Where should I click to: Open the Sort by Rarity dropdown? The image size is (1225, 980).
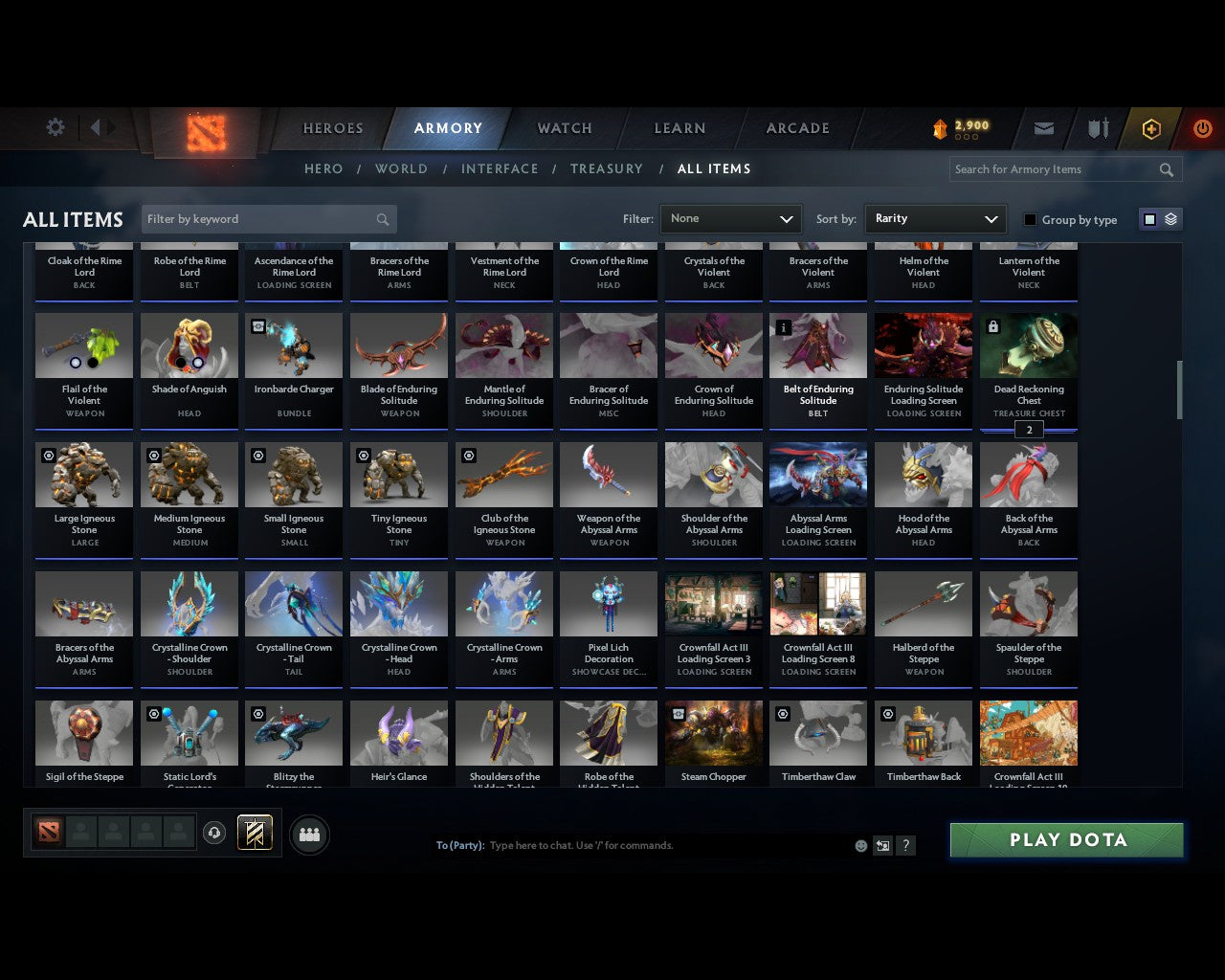(935, 218)
